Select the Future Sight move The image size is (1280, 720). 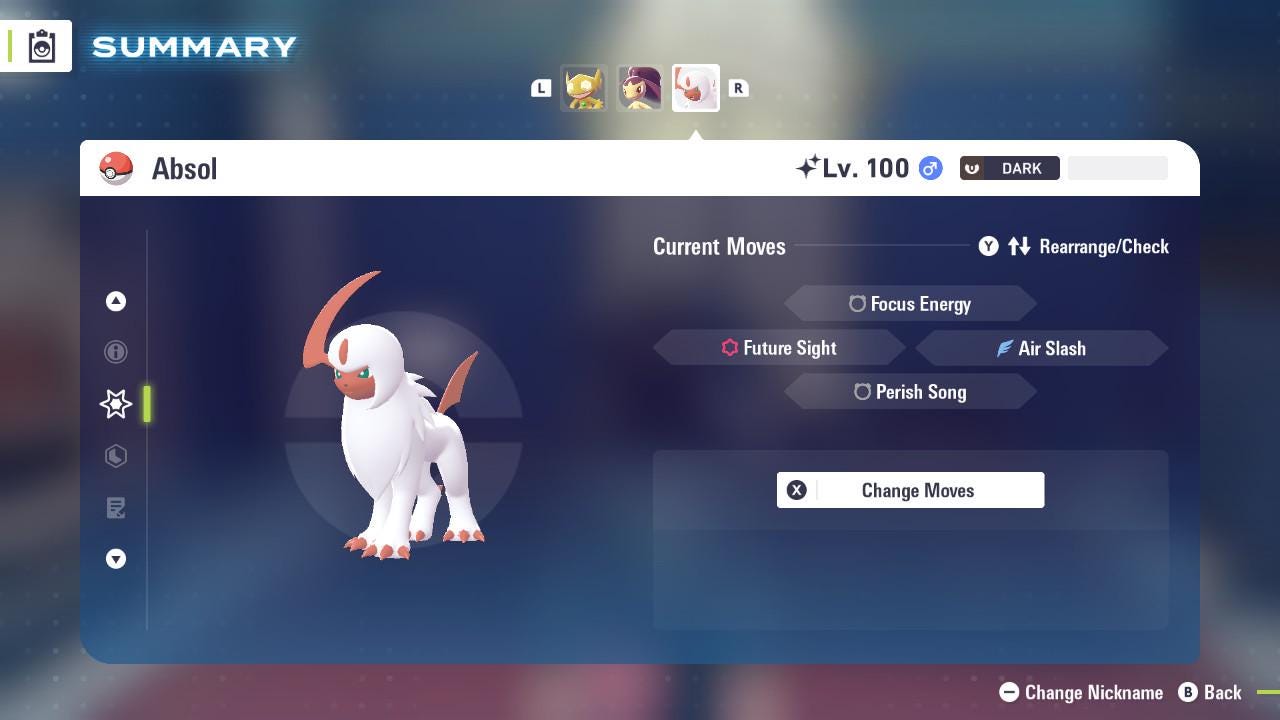tap(779, 348)
